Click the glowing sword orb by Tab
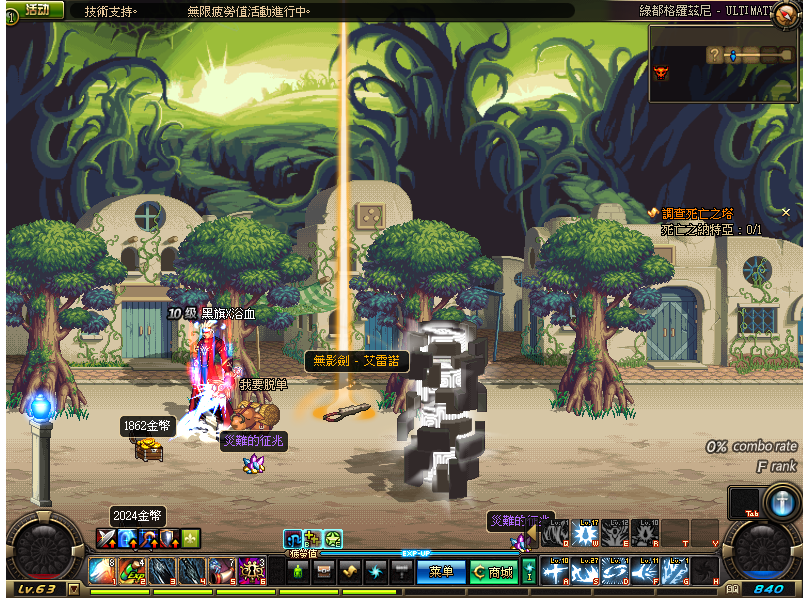Screen dimensions: 806x598 click(x=779, y=501)
